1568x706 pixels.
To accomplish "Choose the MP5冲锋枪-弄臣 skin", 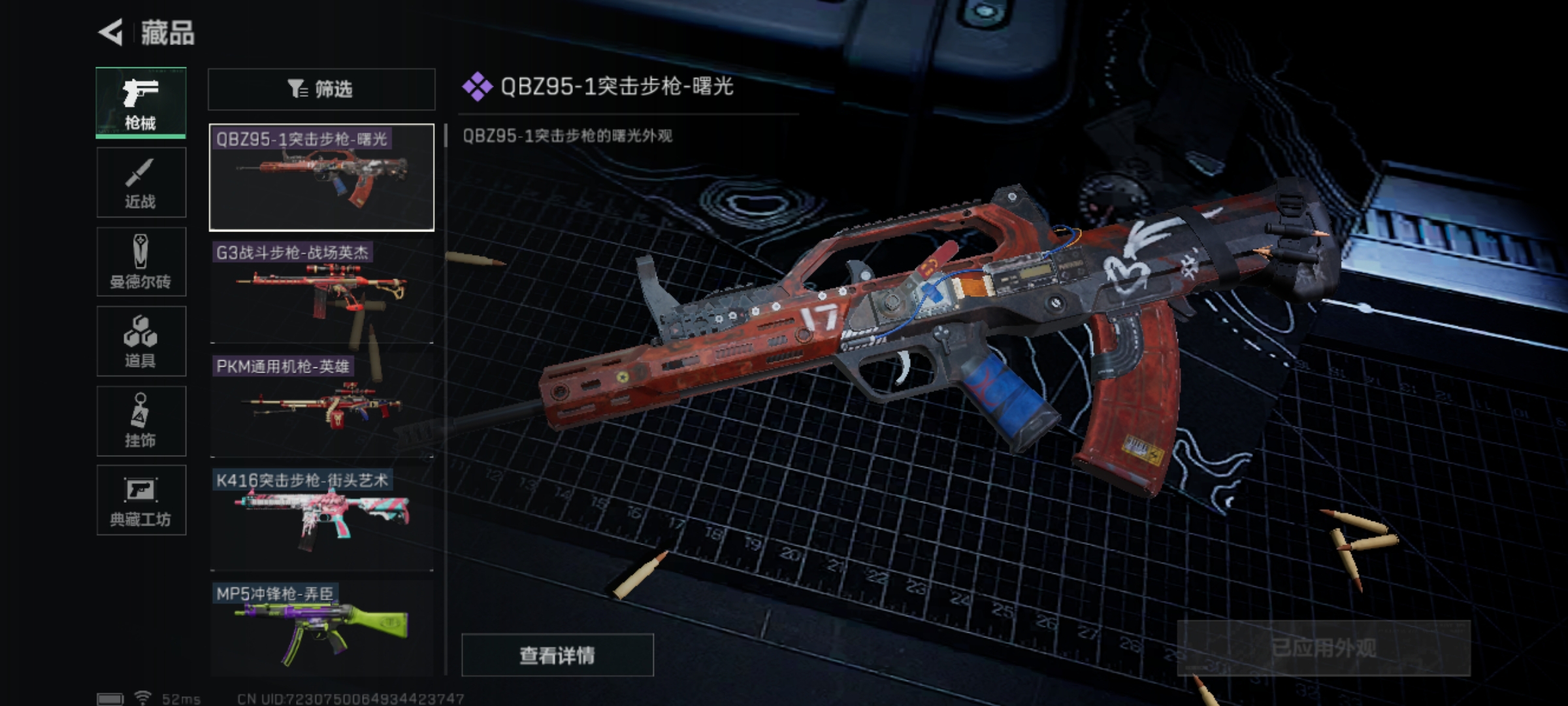I will pos(321,629).
